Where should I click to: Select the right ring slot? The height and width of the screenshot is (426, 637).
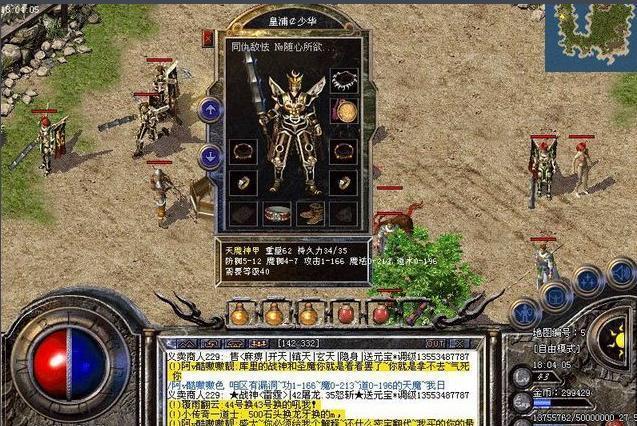coord(343,183)
